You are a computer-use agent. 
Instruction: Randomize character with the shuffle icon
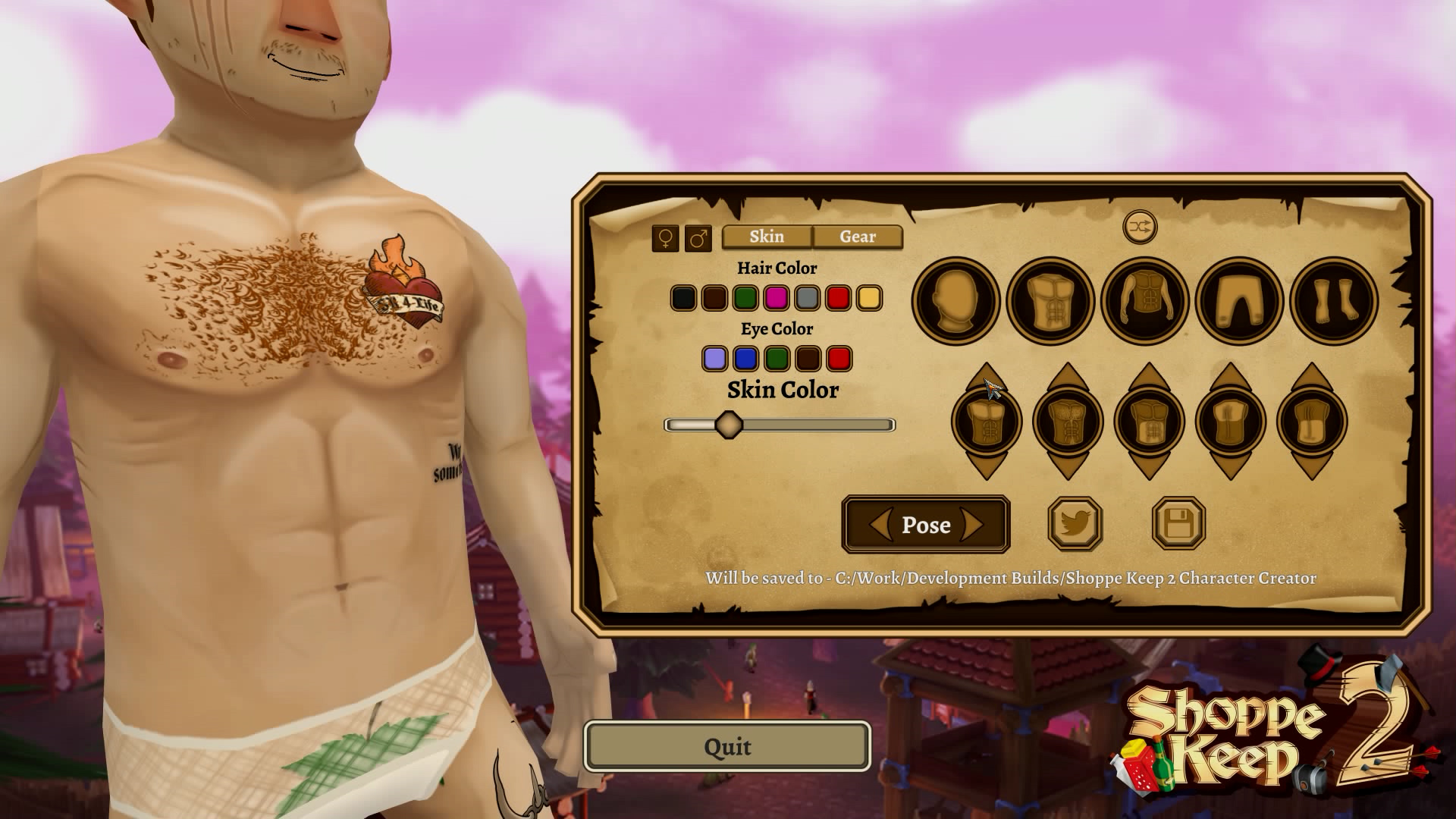[1139, 226]
